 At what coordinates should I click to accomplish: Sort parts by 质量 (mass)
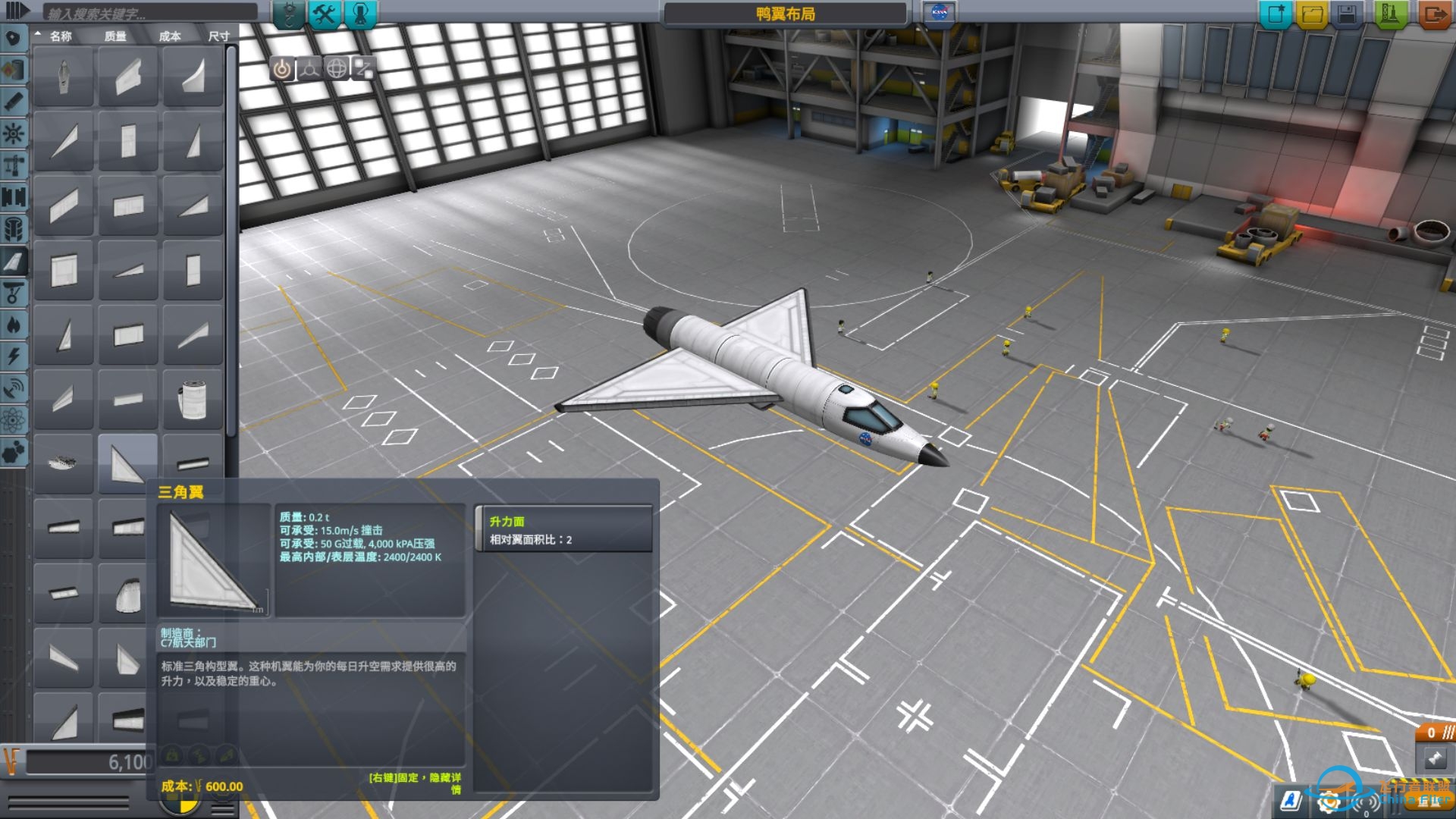coord(115,36)
